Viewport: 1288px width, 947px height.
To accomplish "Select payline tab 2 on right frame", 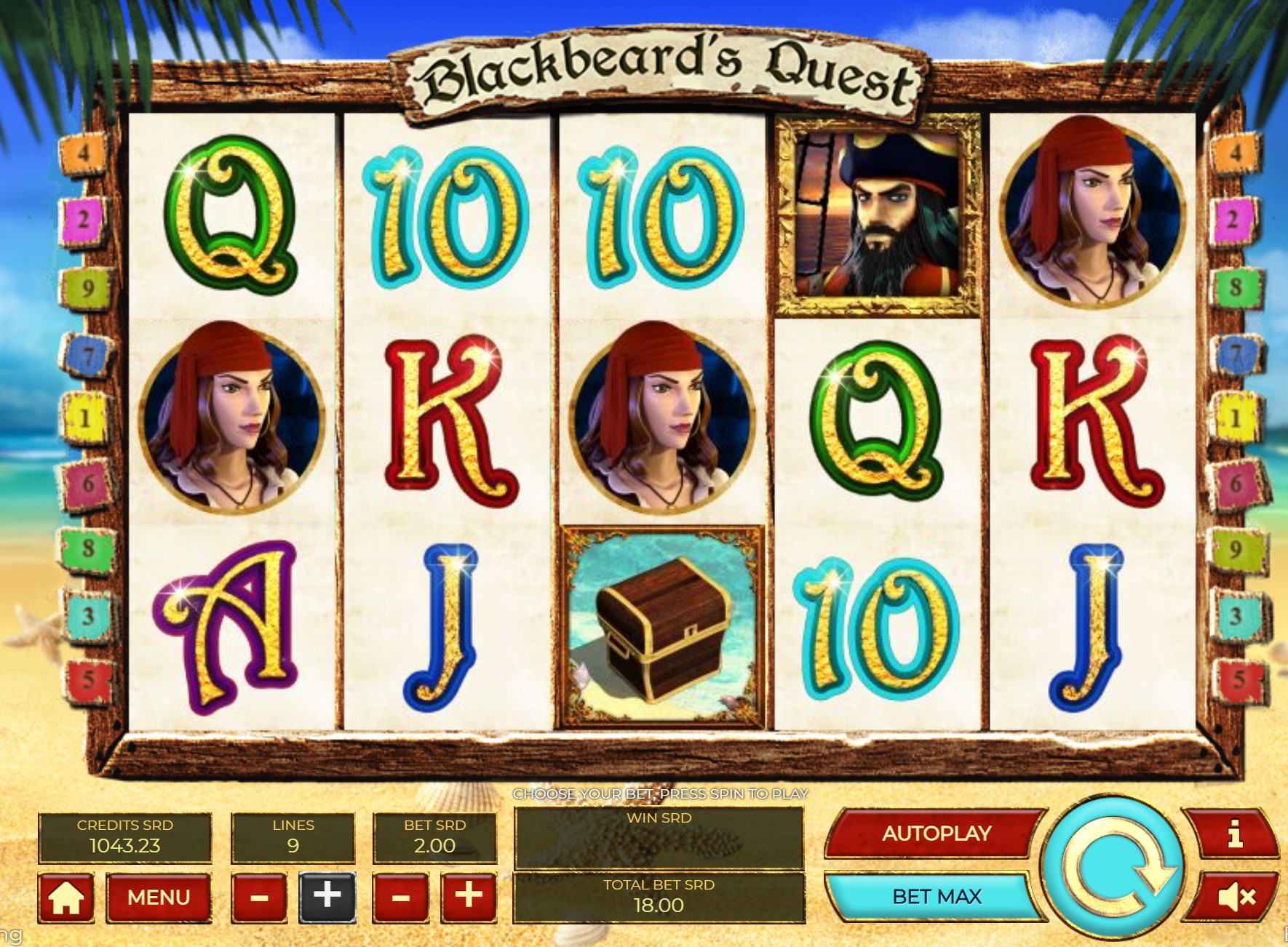I will coord(1233,218).
